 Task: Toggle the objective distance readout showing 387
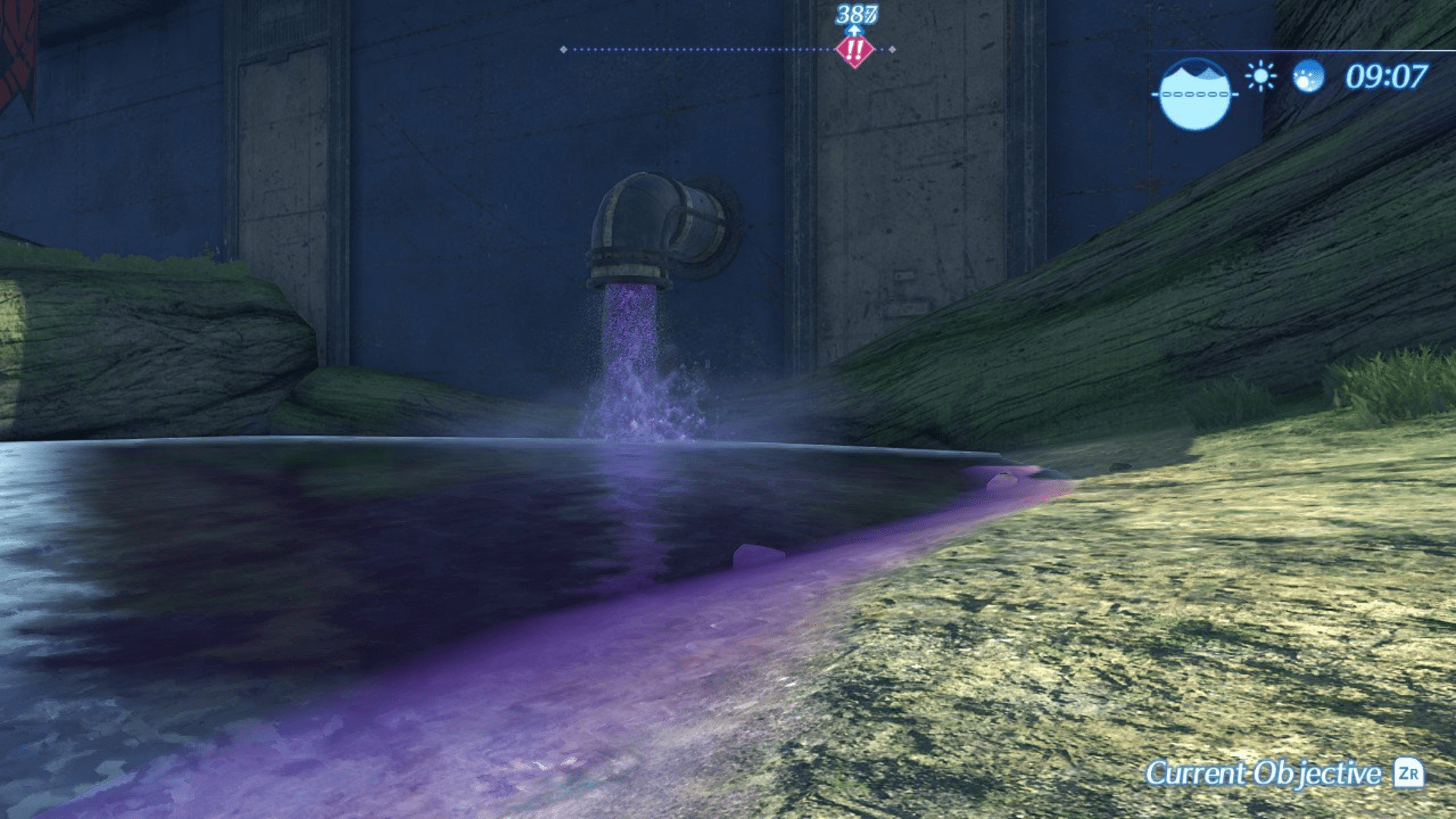(856, 14)
